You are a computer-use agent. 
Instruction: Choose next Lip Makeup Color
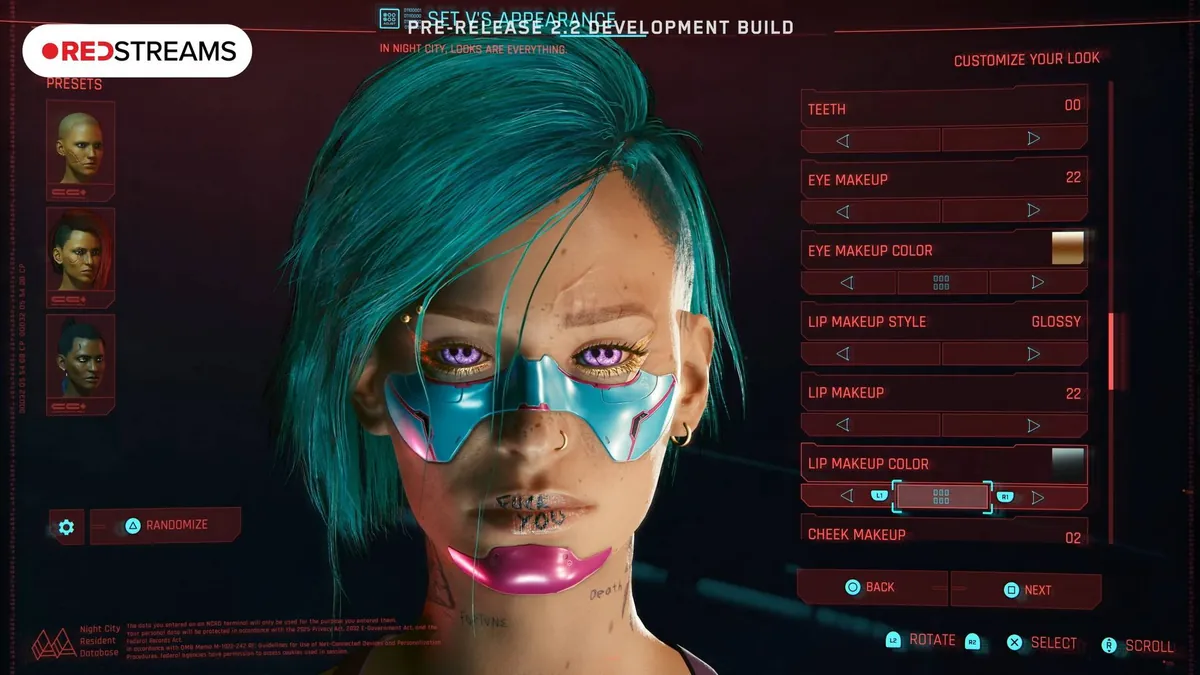point(1037,496)
